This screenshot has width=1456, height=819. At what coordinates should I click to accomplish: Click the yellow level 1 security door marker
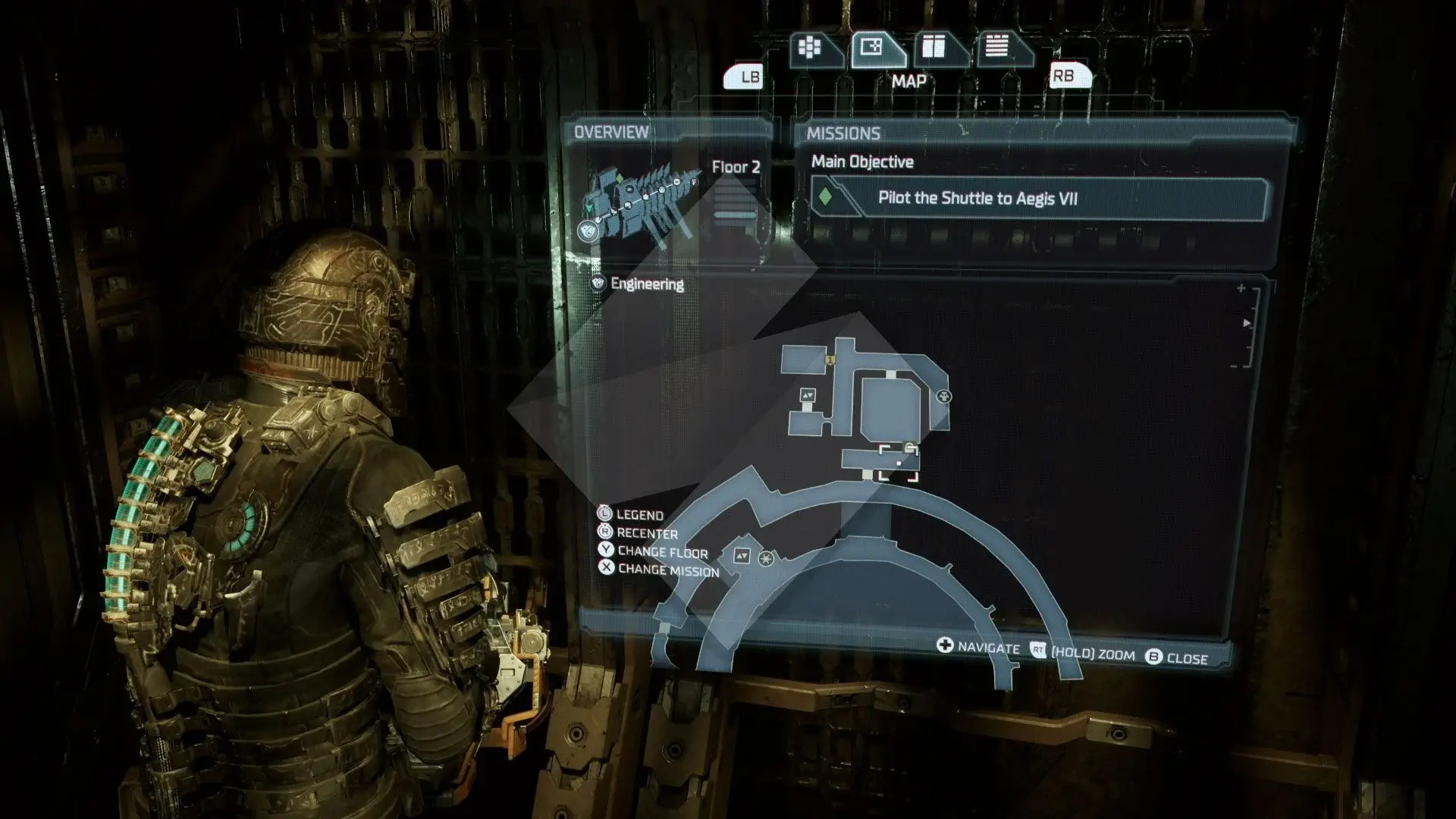[x=830, y=359]
